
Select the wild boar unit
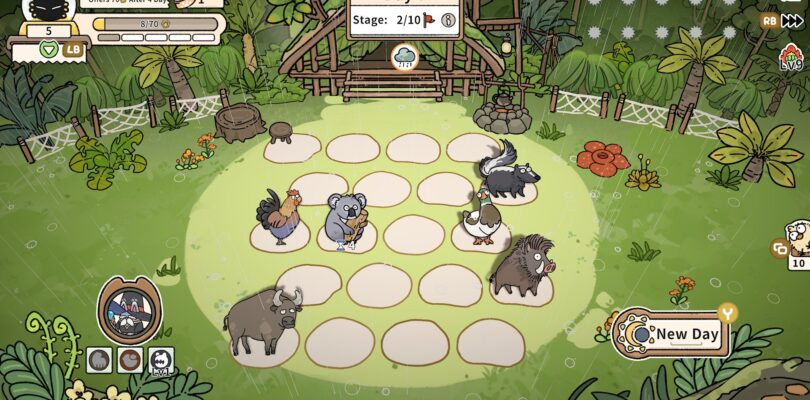[x=520, y=266]
